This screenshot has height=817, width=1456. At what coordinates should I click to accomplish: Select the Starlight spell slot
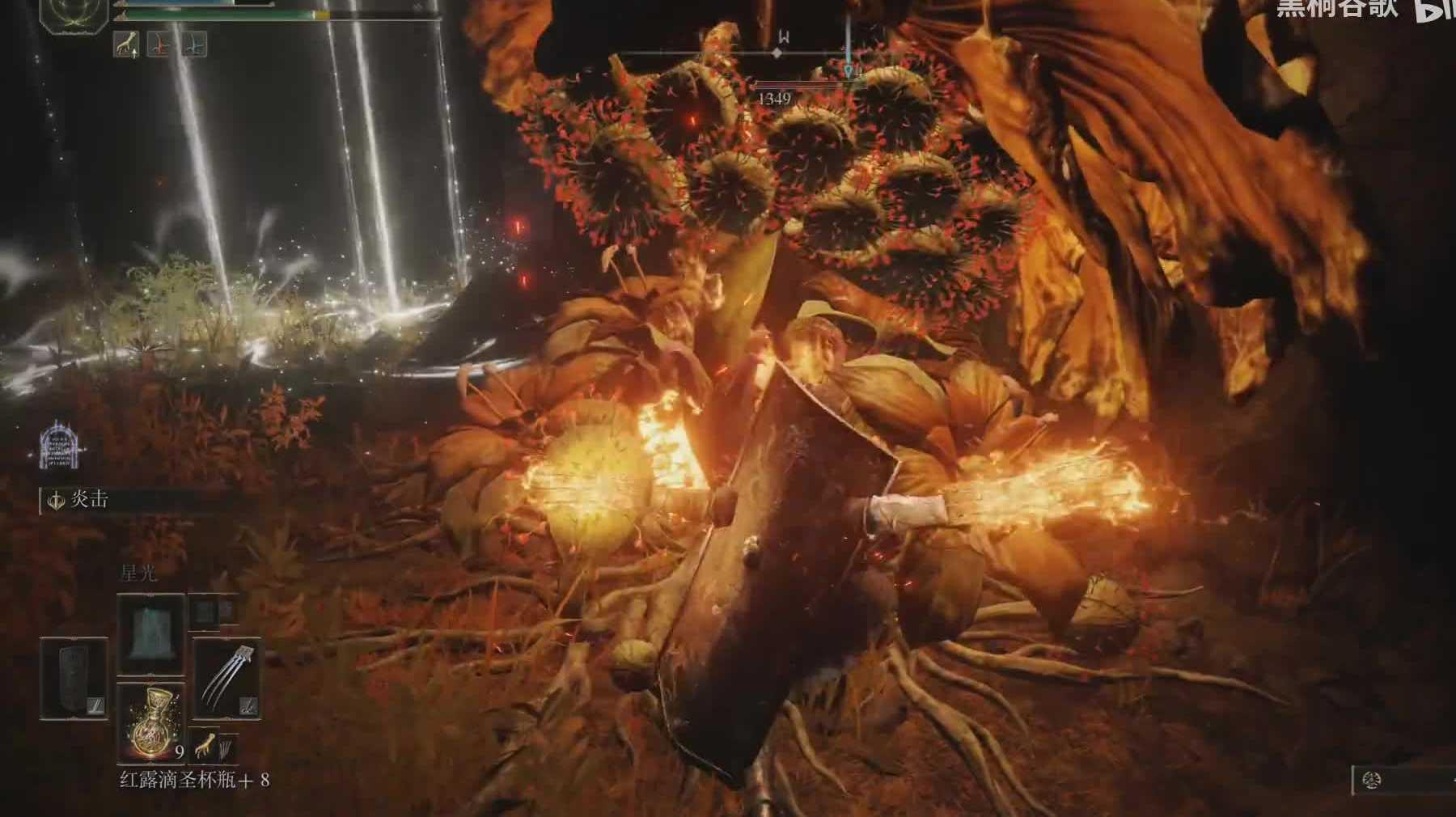click(x=151, y=634)
